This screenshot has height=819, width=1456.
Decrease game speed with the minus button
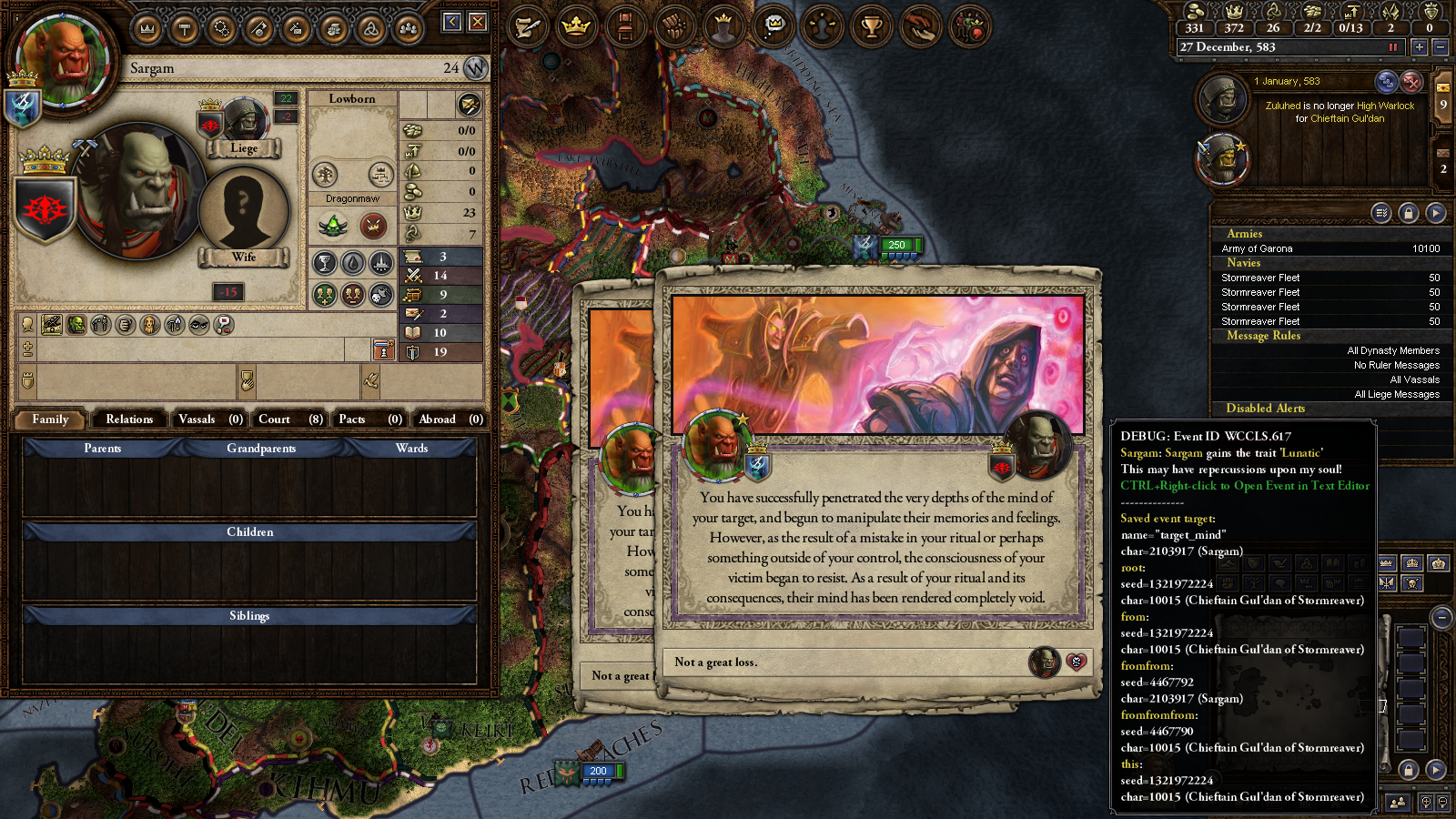click(x=1440, y=47)
